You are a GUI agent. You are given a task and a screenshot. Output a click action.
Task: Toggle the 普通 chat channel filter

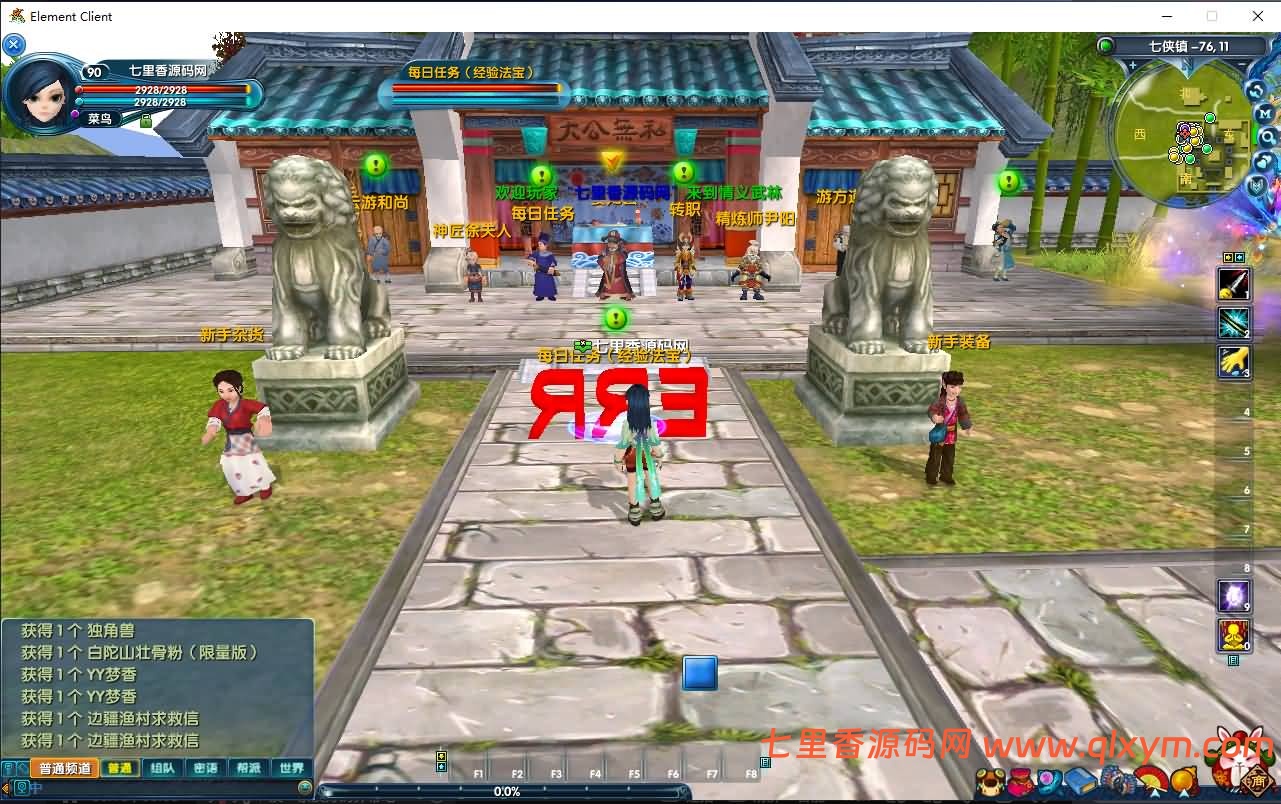coord(120,767)
